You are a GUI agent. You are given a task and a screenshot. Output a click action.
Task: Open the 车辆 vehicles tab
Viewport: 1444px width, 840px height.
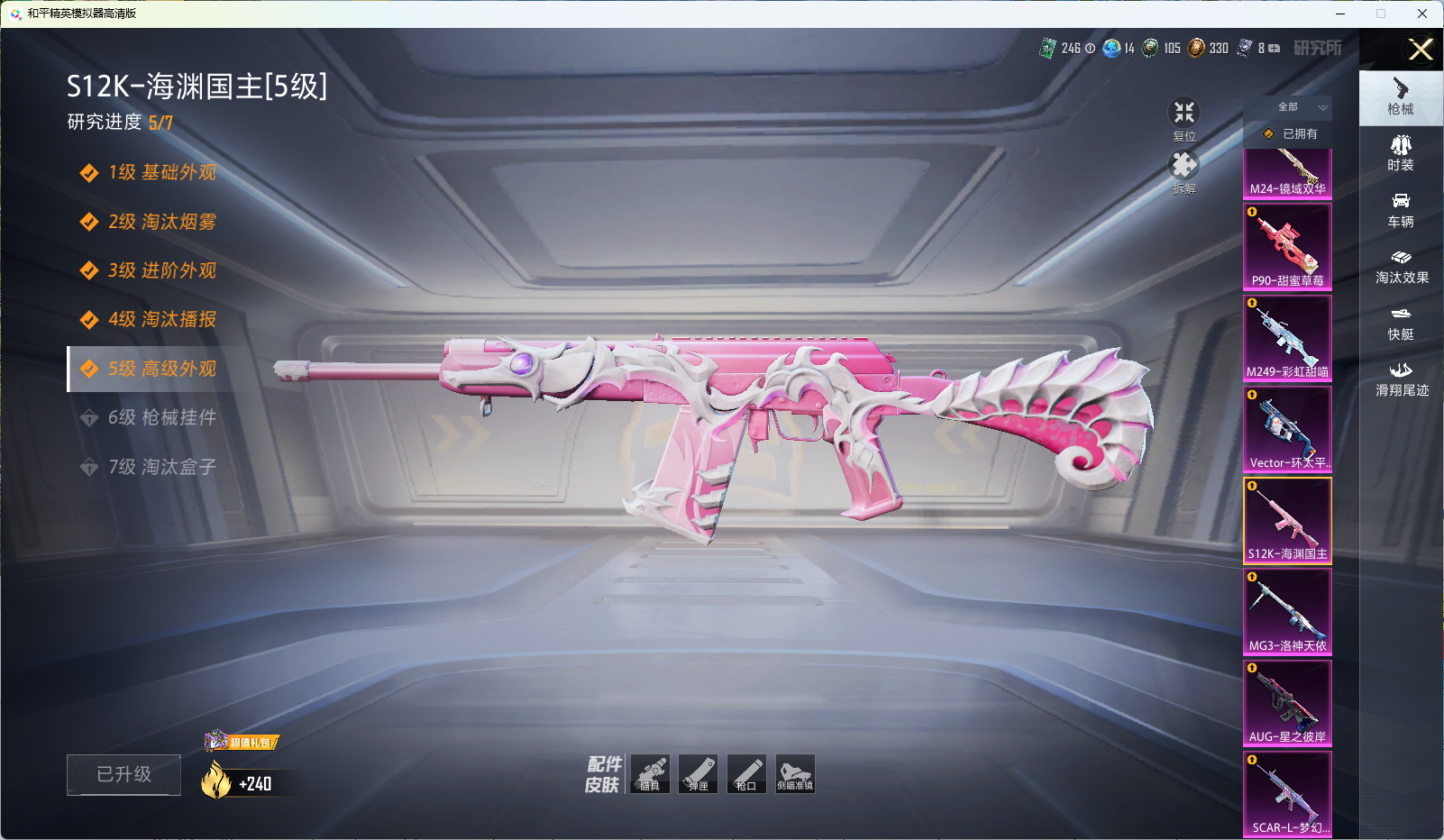pyautogui.click(x=1401, y=209)
